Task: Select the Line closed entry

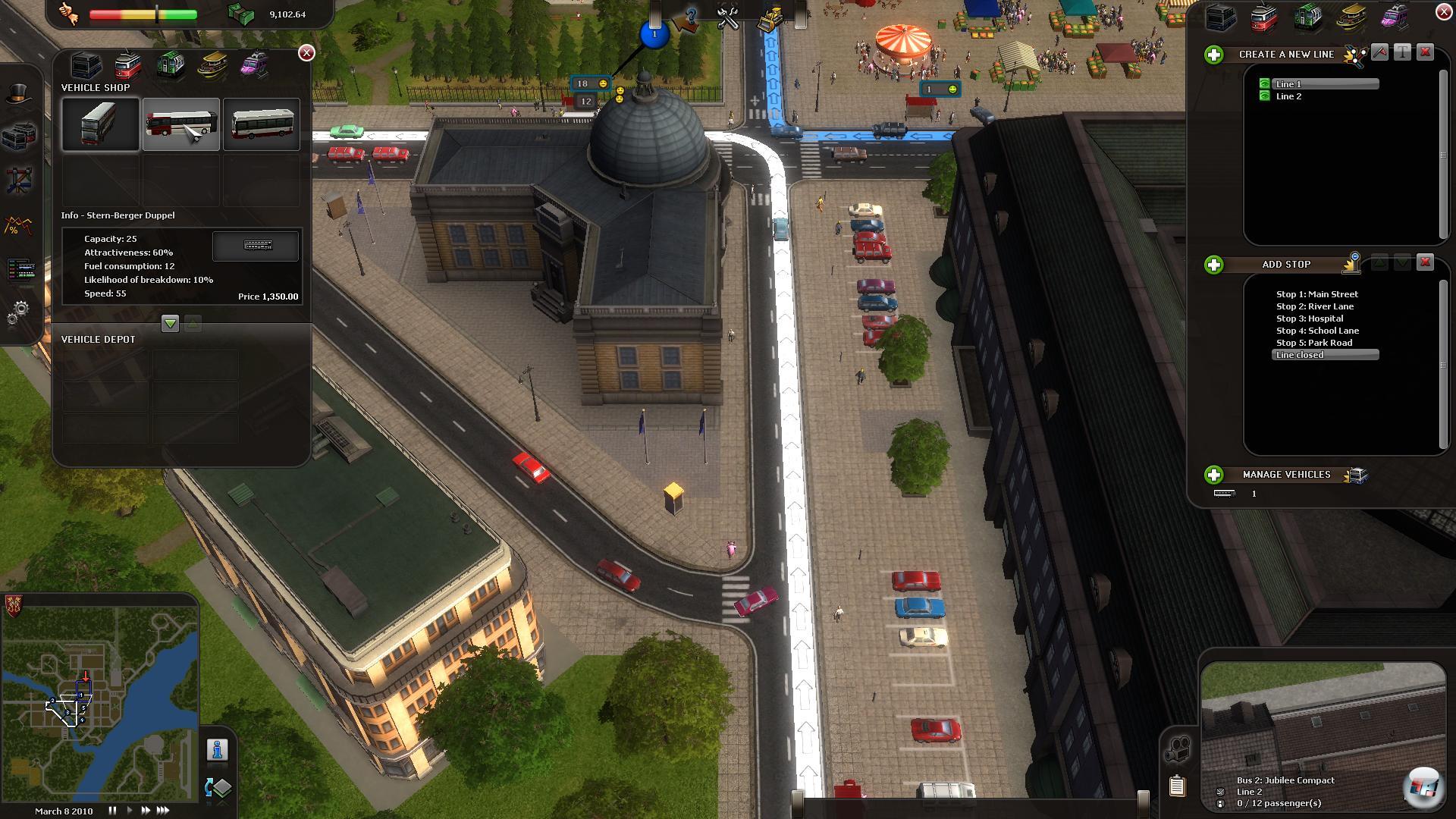Action: coord(1300,355)
